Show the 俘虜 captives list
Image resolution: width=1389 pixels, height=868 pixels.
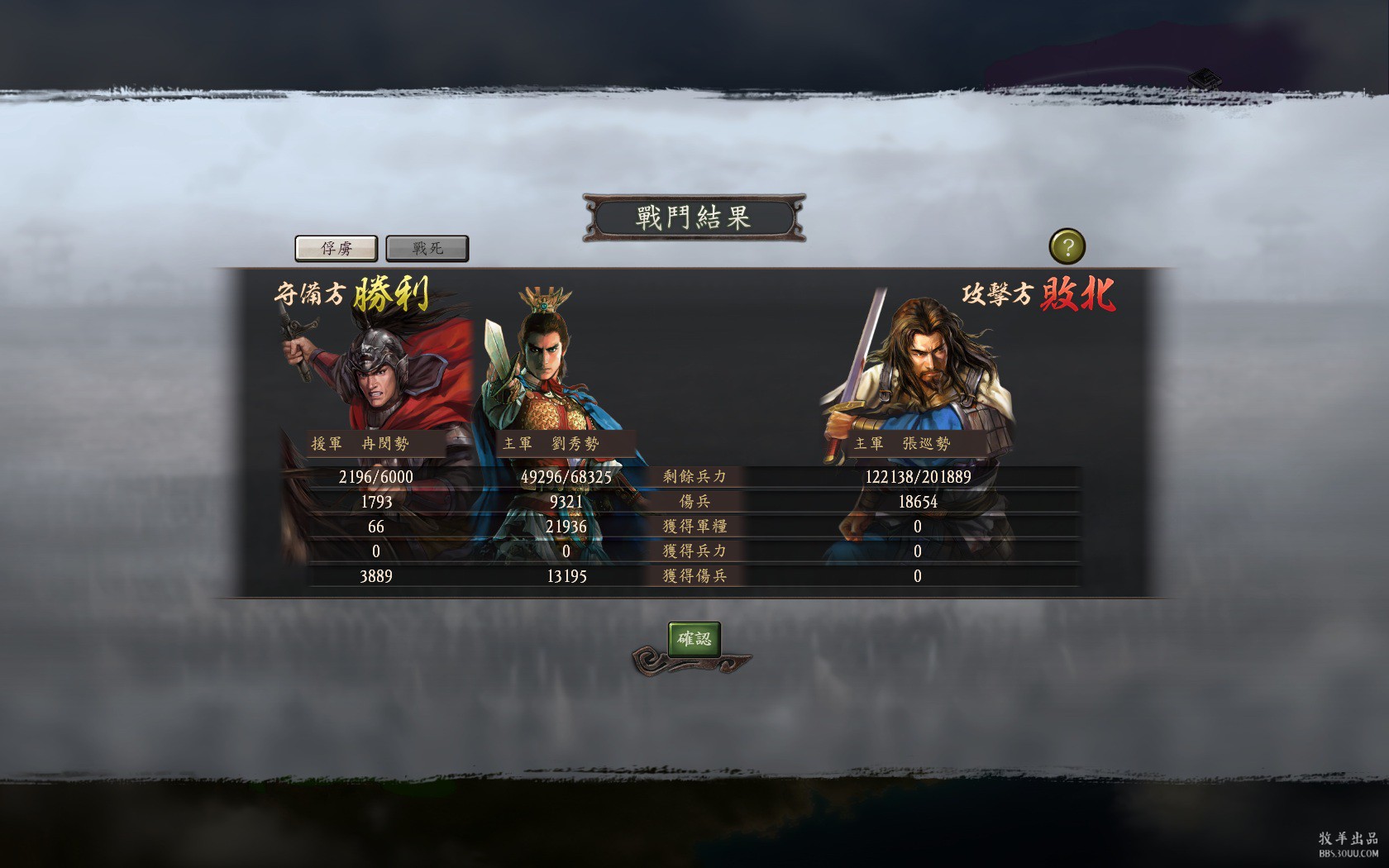click(337, 248)
